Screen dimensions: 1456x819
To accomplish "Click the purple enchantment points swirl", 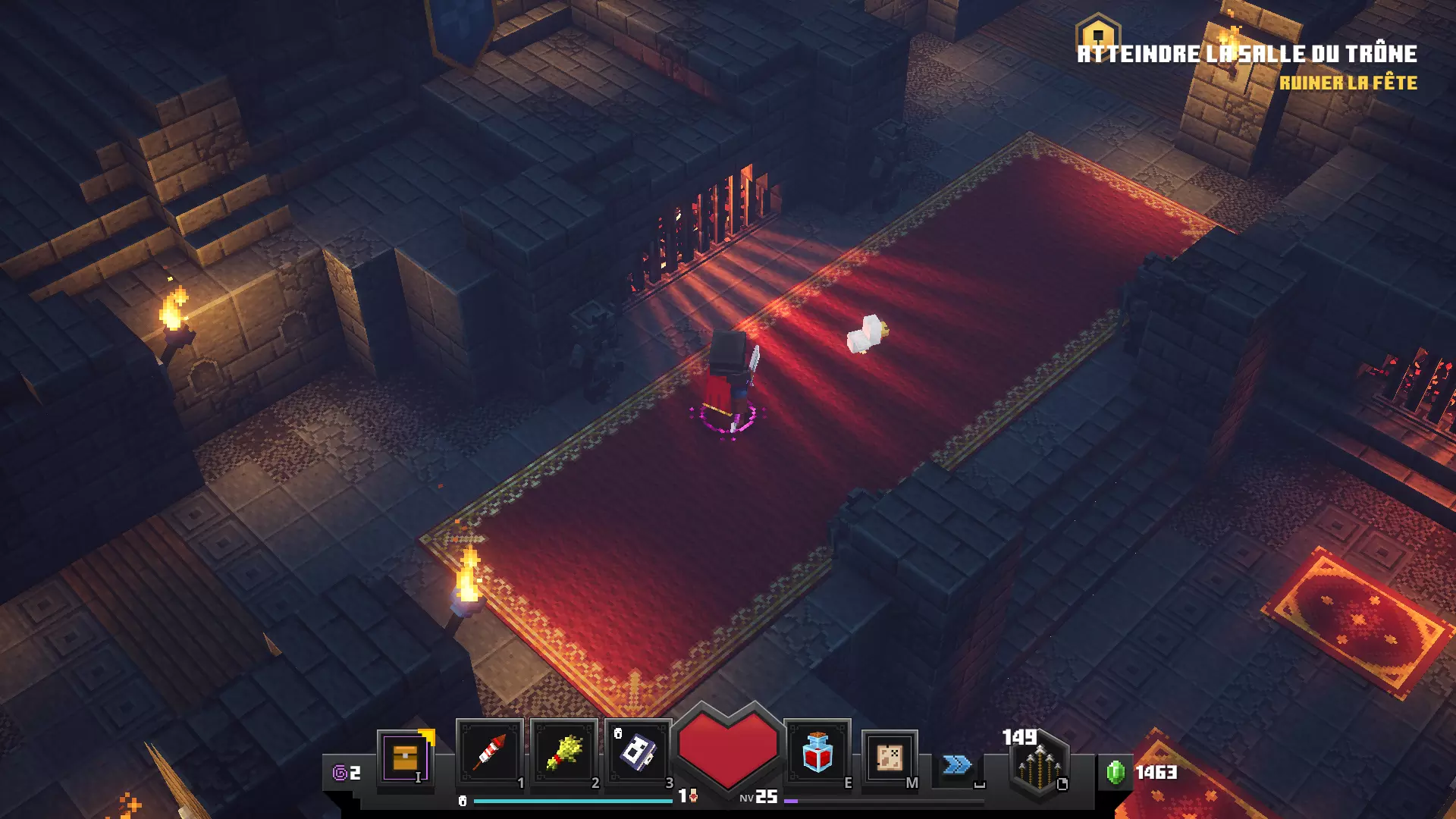I will point(340,773).
